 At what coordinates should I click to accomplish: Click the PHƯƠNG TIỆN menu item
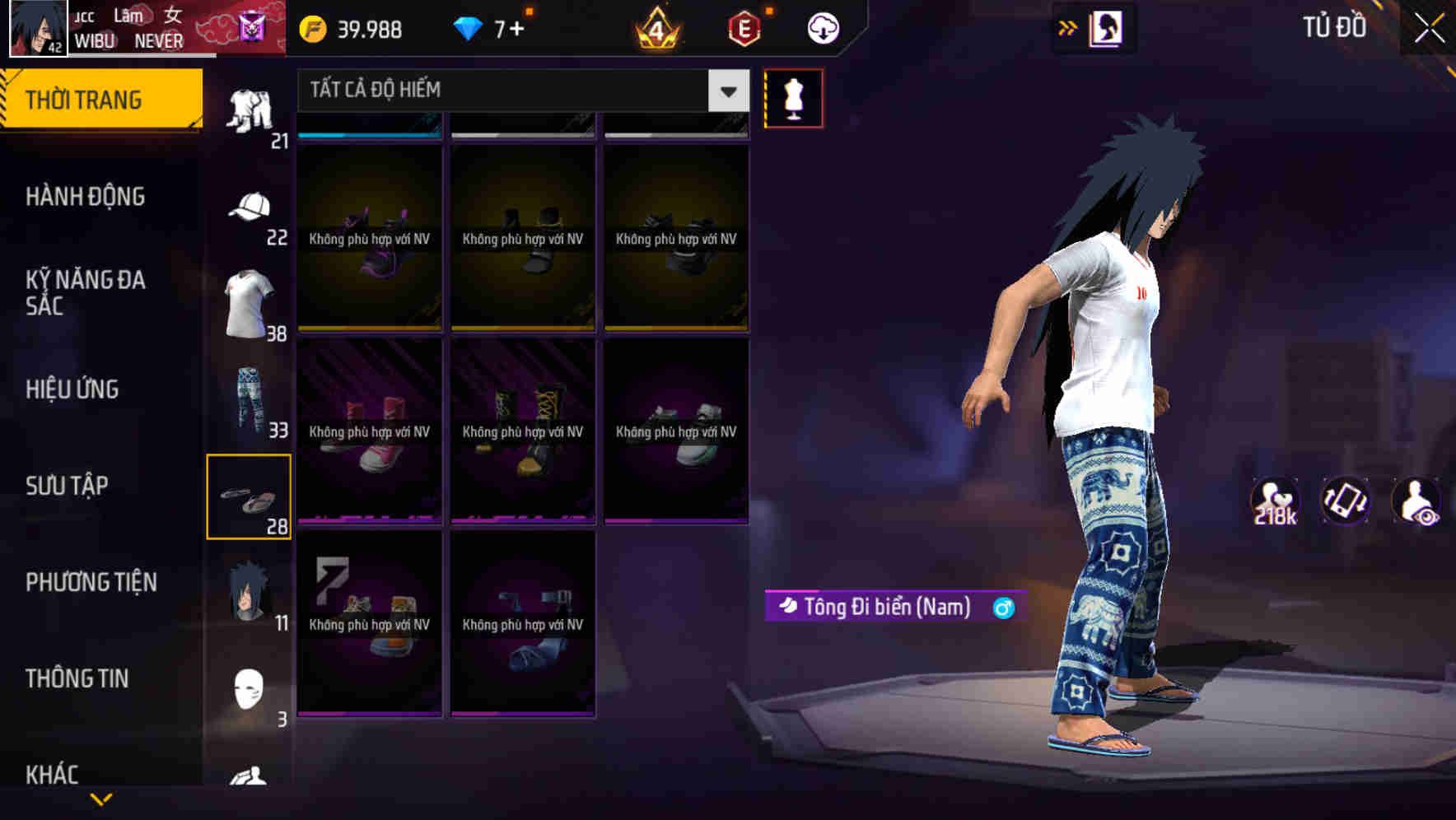(91, 581)
